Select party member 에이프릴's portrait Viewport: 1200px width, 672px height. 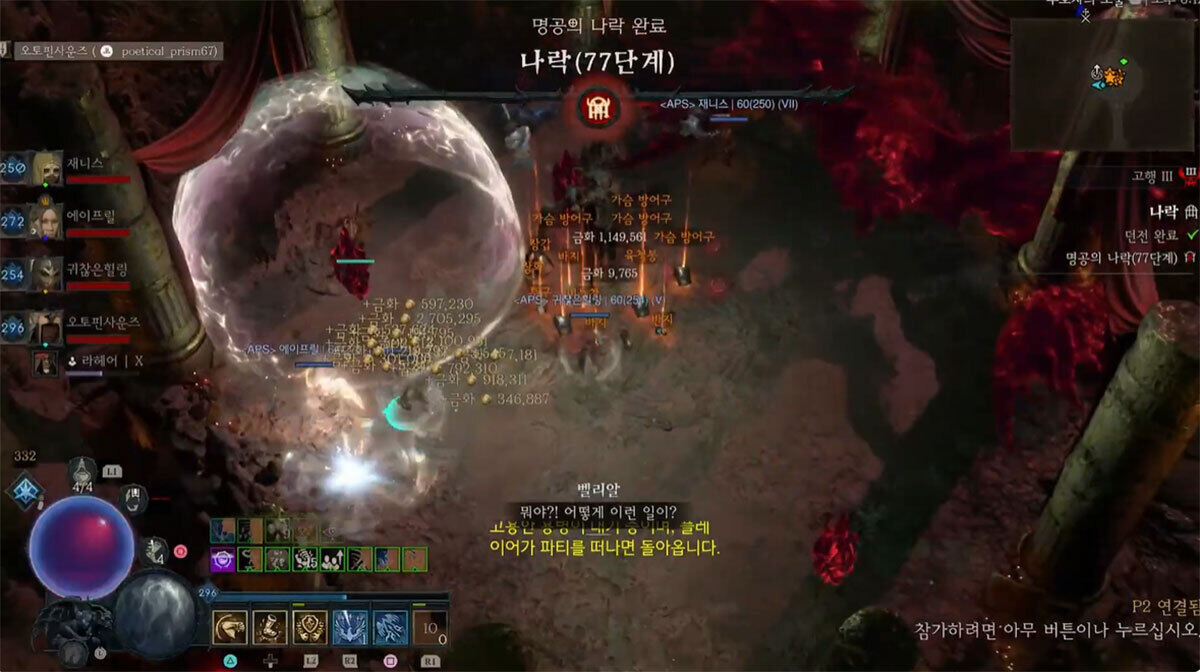(x=45, y=220)
